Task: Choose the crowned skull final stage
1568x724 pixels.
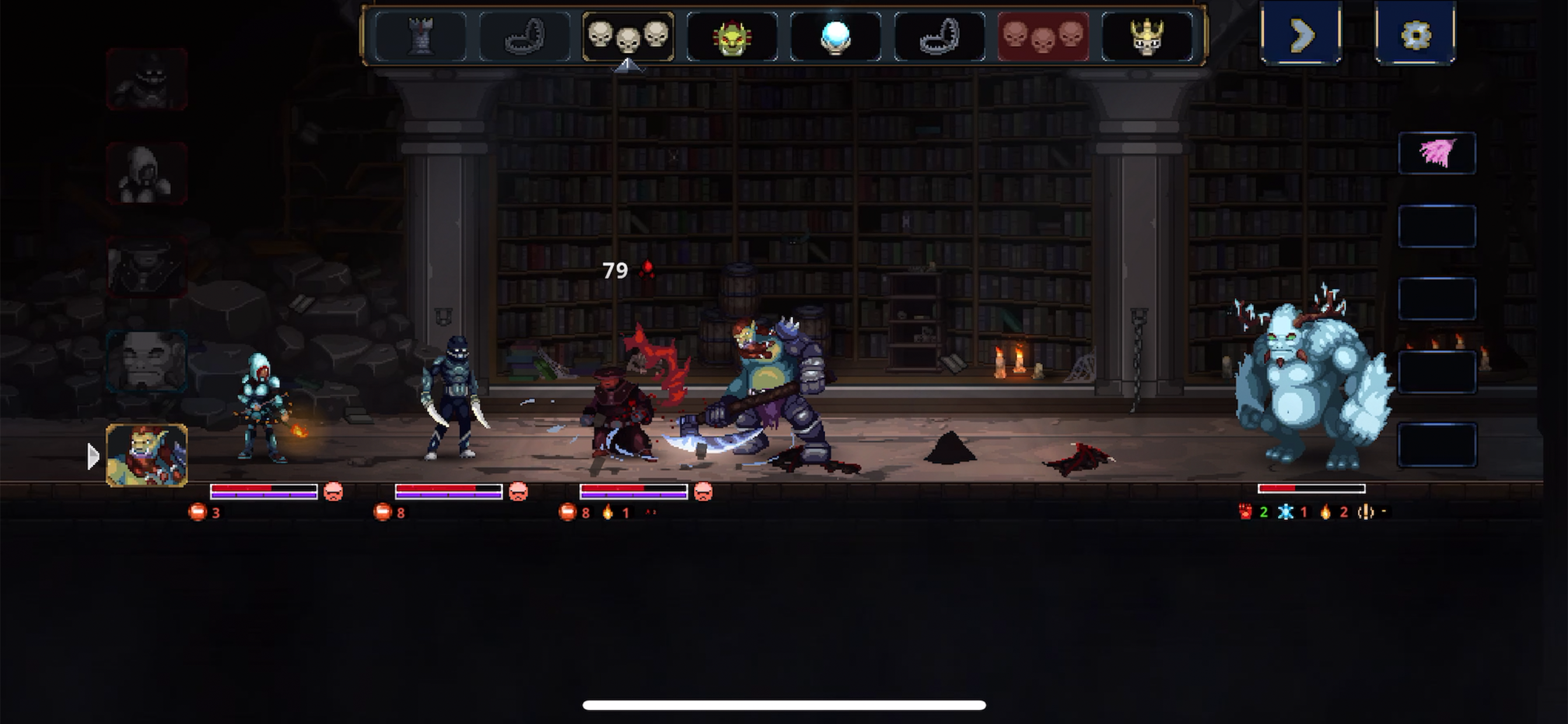Action: [1147, 38]
